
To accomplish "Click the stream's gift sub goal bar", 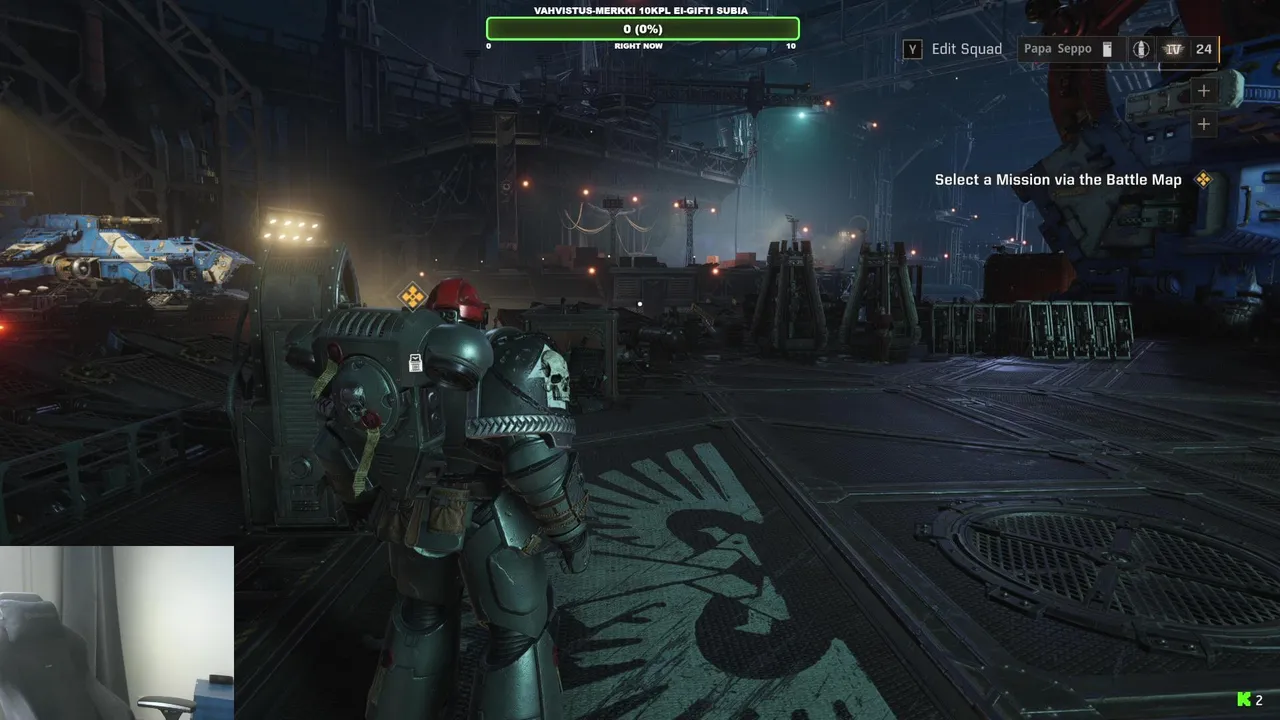I will [x=642, y=29].
